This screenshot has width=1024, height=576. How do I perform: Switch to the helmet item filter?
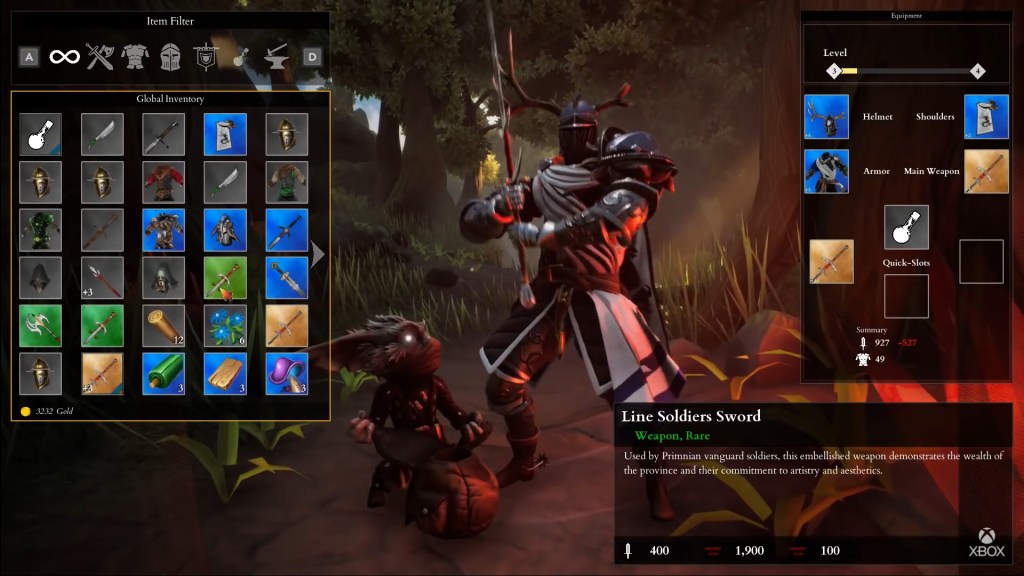171,57
